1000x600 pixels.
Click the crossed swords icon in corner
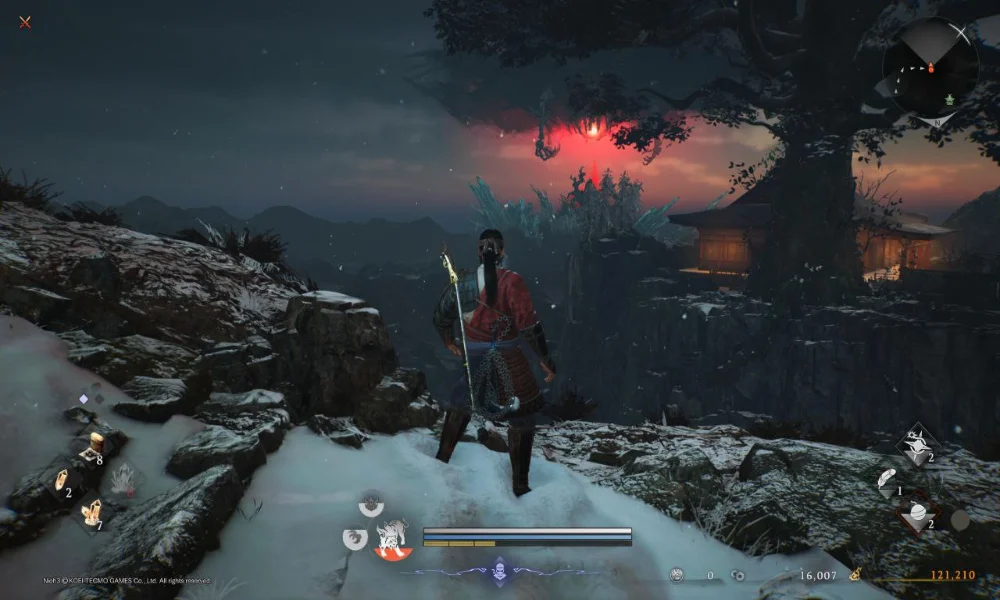pyautogui.click(x=25, y=22)
